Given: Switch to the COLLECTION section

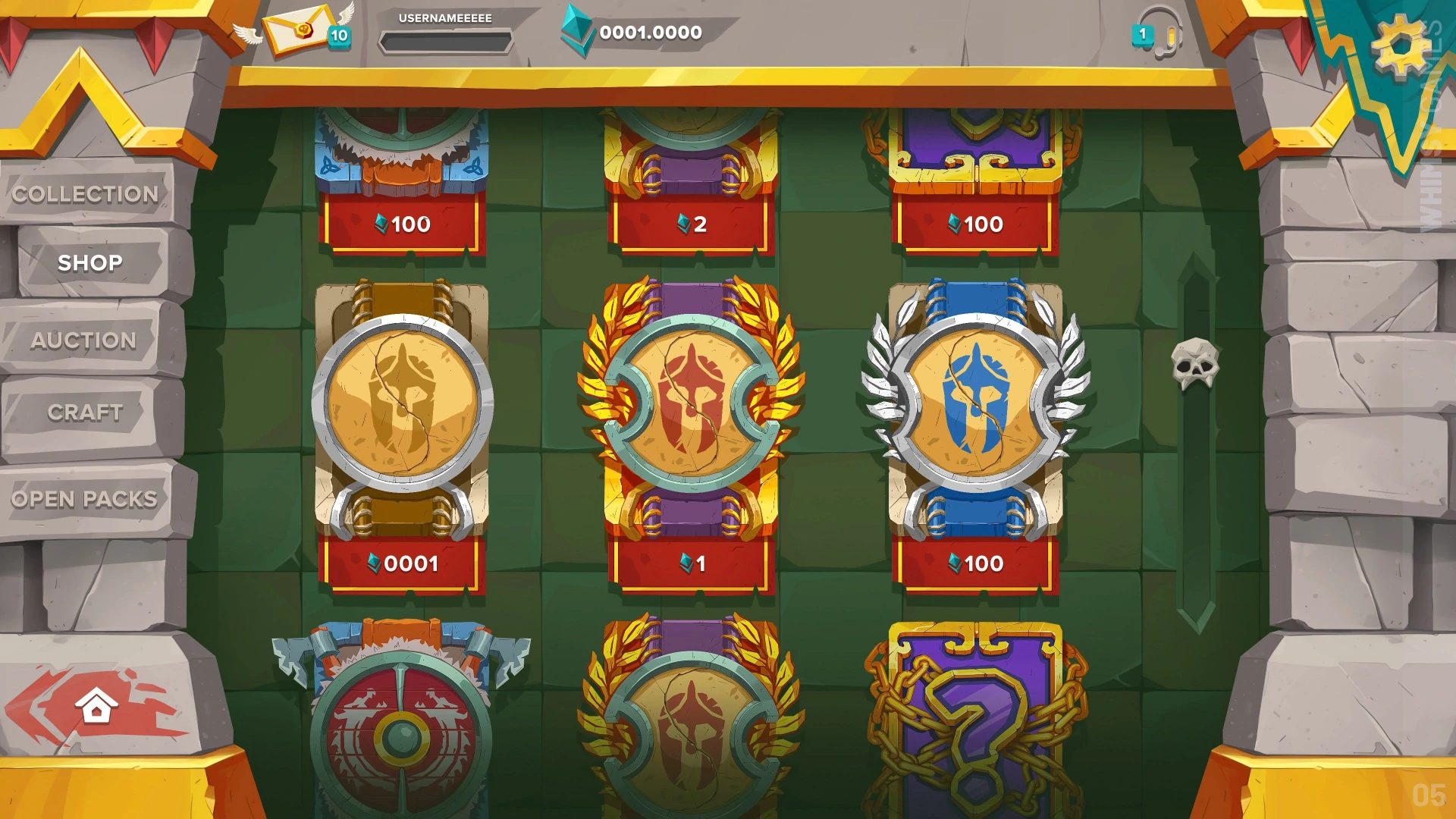Looking at the screenshot, I should pos(86,195).
